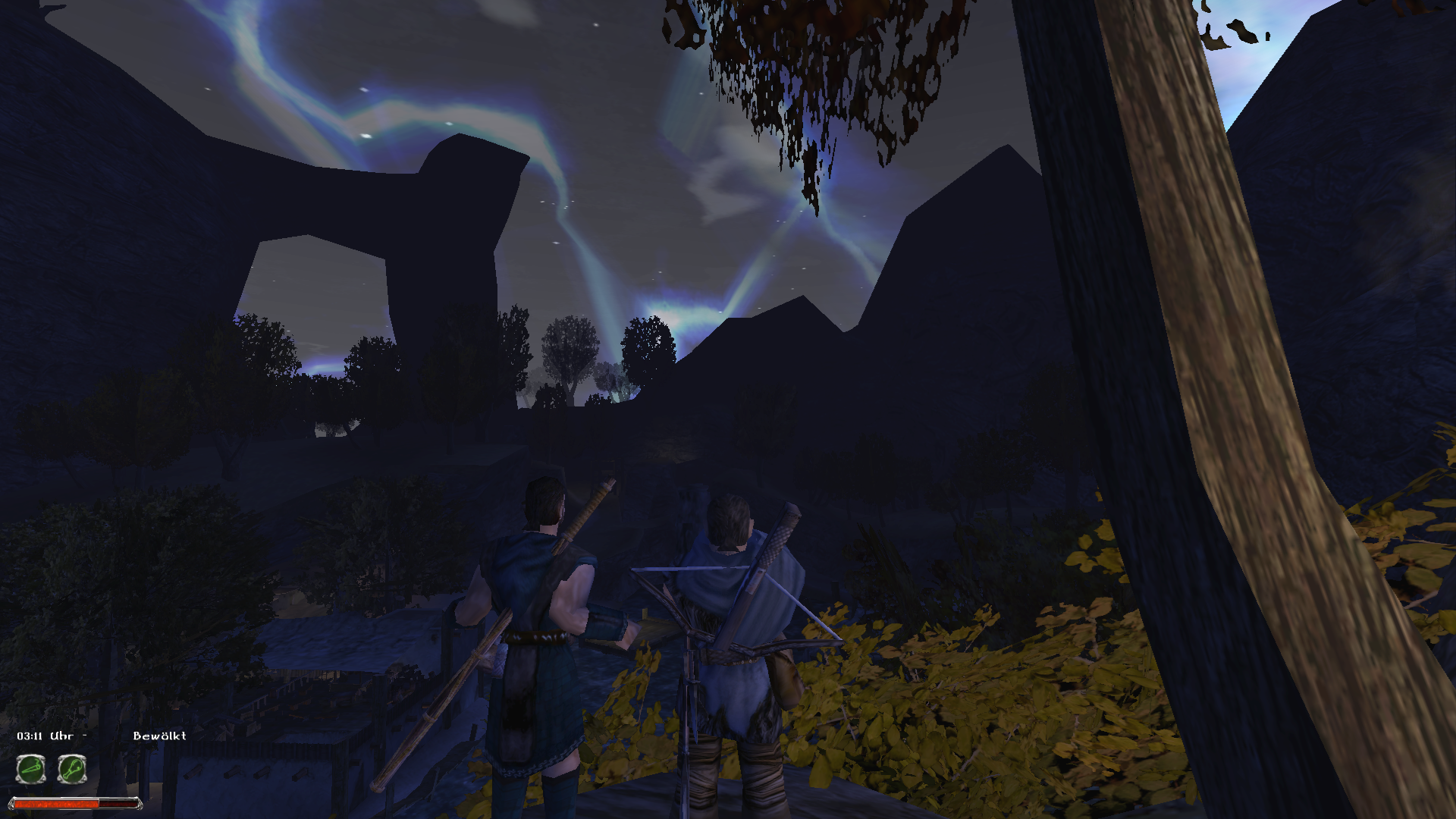
Task: Select the green meat drumstick hunger icon
Action: click(x=72, y=770)
